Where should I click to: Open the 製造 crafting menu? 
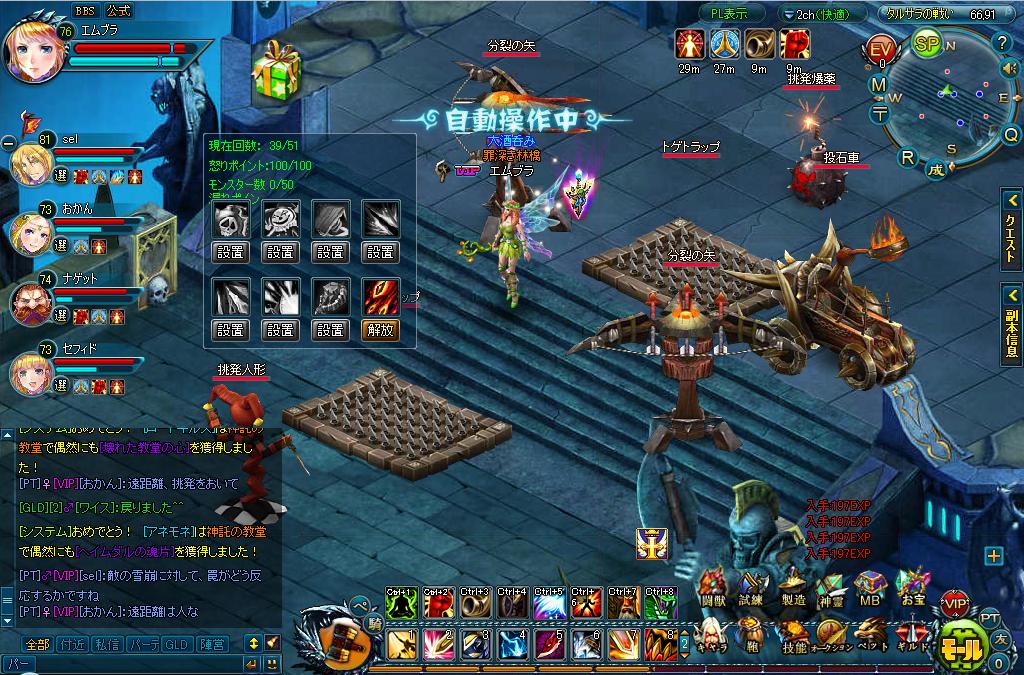tap(793, 589)
